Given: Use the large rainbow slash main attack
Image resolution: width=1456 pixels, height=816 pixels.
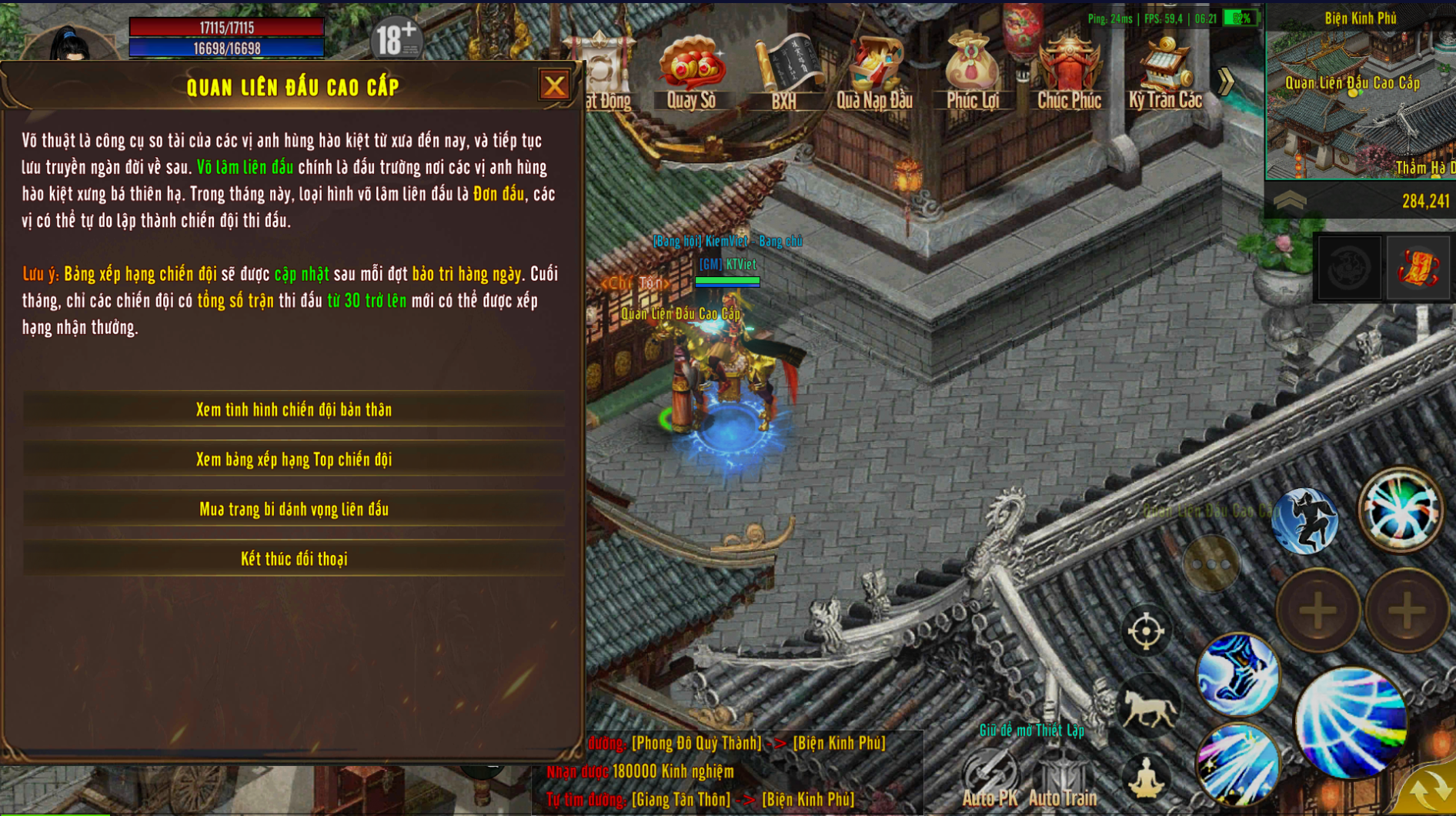Looking at the screenshot, I should [x=1351, y=724].
